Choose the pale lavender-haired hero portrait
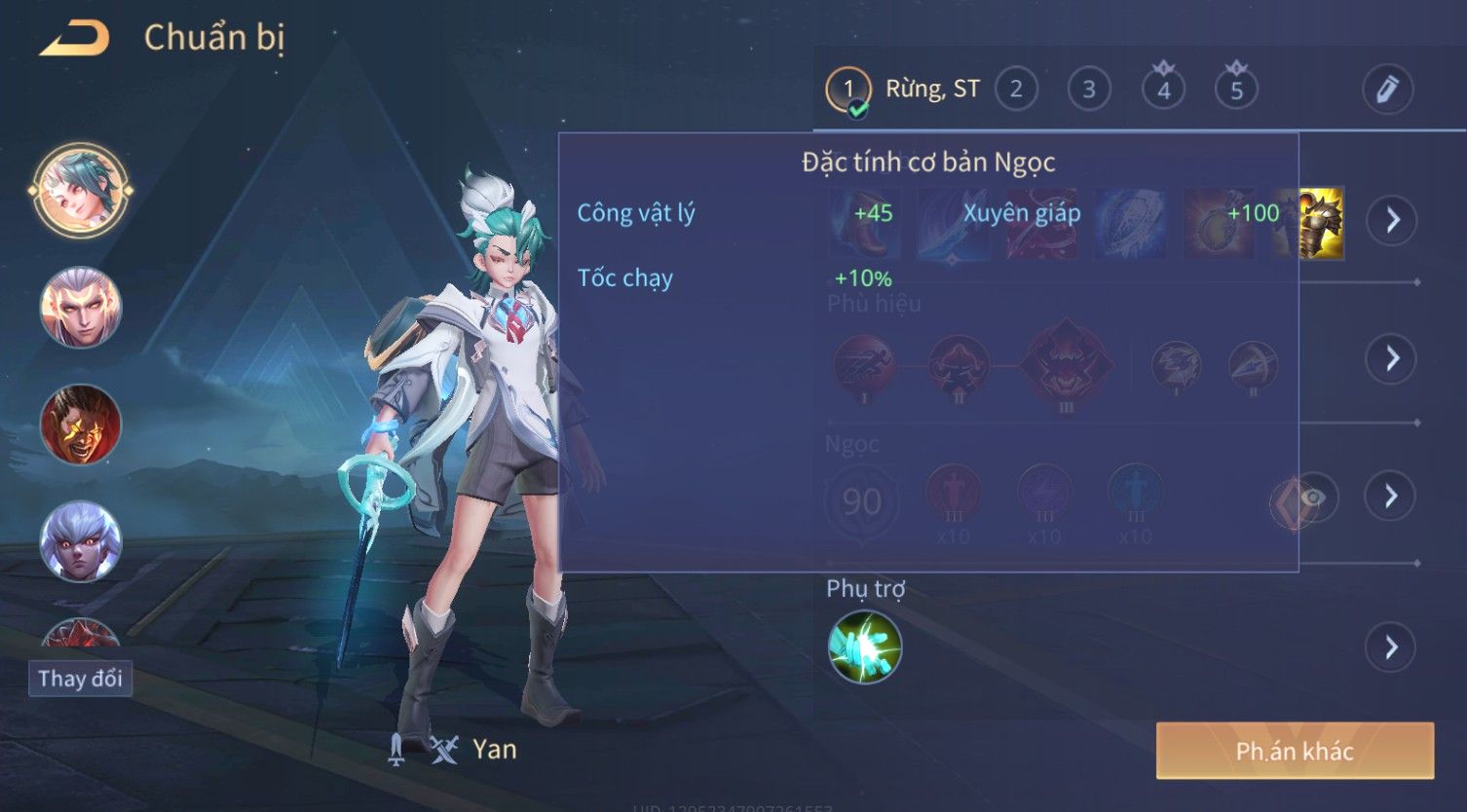This screenshot has height=812, width=1467. pos(80,540)
